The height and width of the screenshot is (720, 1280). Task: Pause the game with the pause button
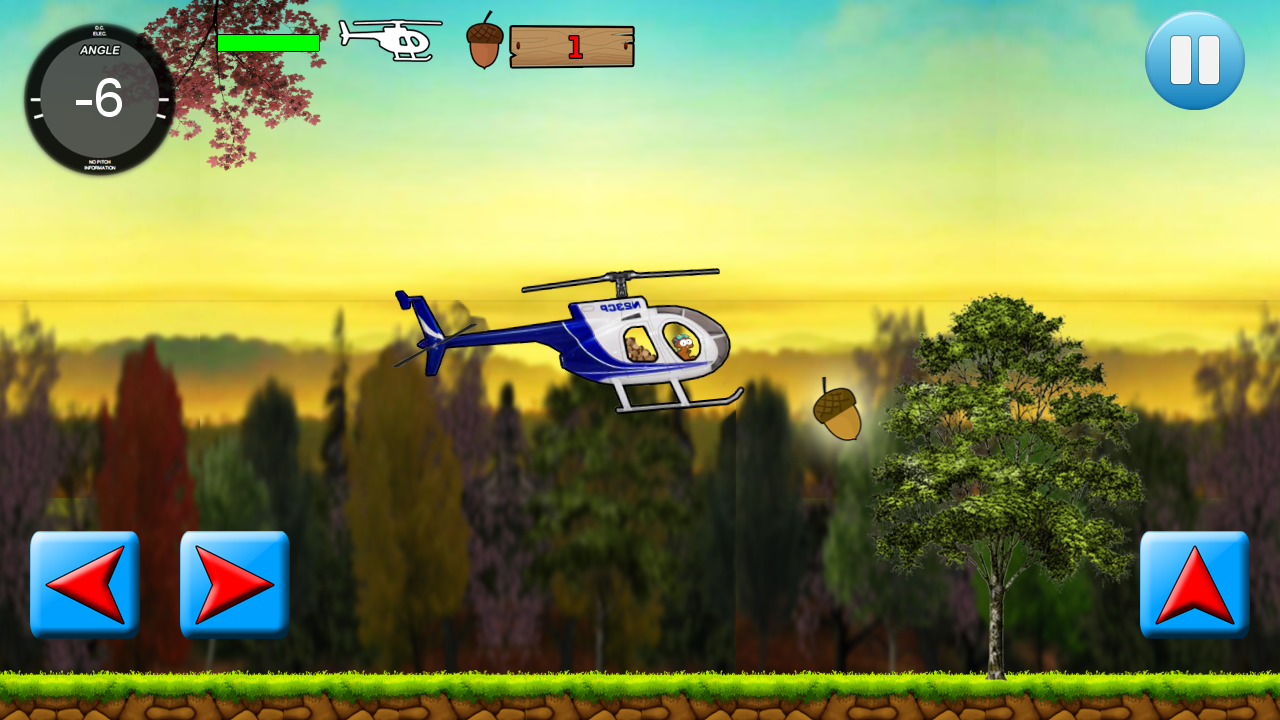[x=1194, y=60]
